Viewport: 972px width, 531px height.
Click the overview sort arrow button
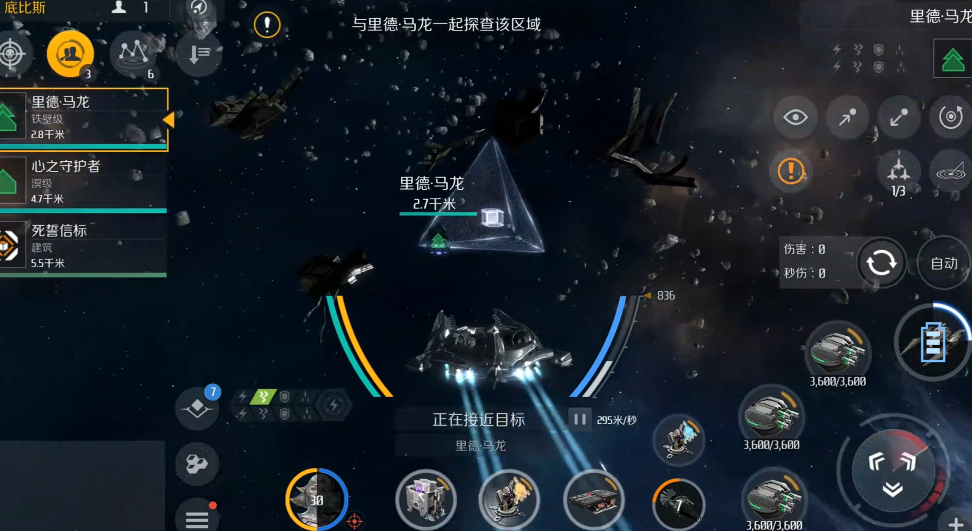tap(198, 53)
